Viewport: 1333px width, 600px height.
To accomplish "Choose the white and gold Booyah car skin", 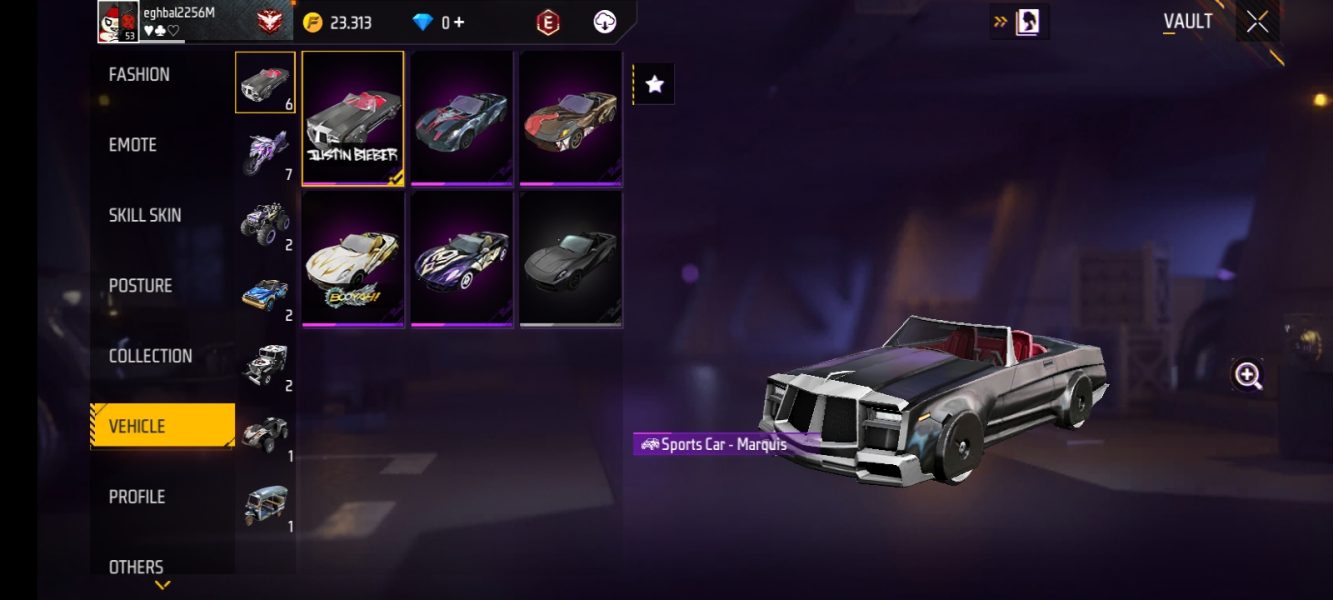I will 353,259.
